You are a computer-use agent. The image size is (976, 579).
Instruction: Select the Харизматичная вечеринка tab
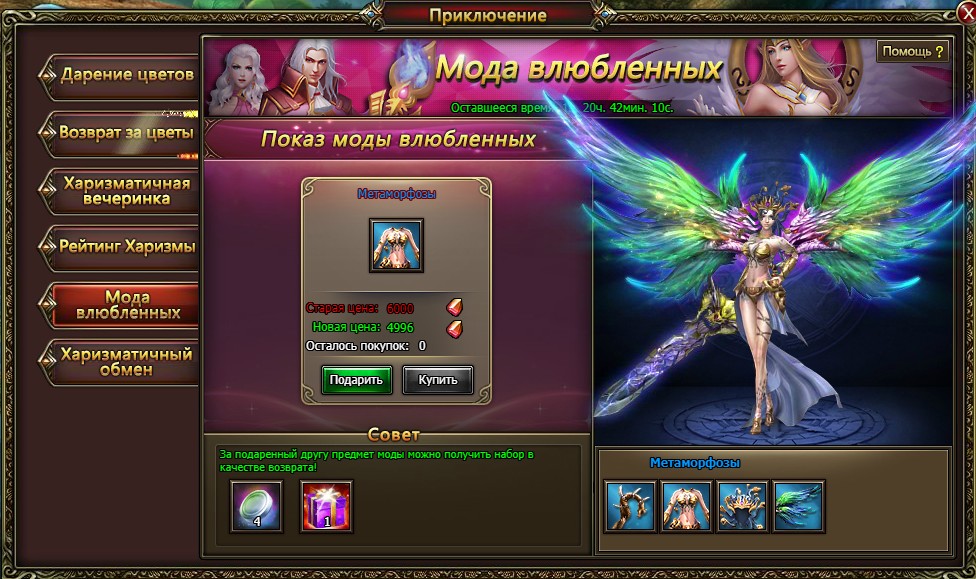pos(124,190)
